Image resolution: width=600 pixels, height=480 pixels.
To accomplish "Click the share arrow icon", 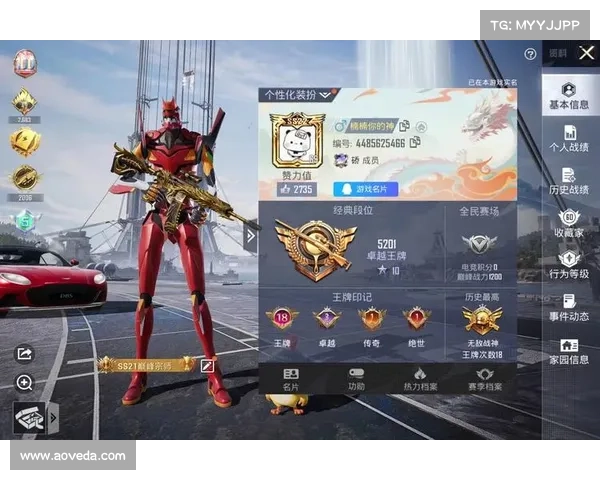I will tap(25, 352).
